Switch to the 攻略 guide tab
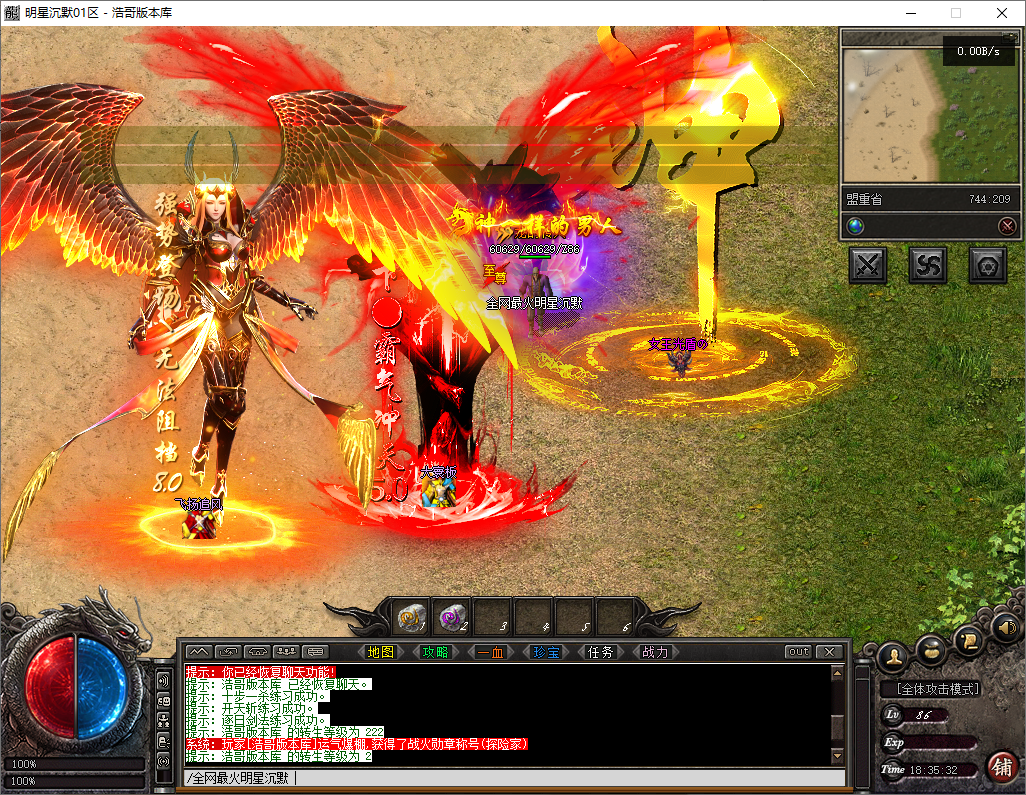The image size is (1026, 795). [435, 652]
